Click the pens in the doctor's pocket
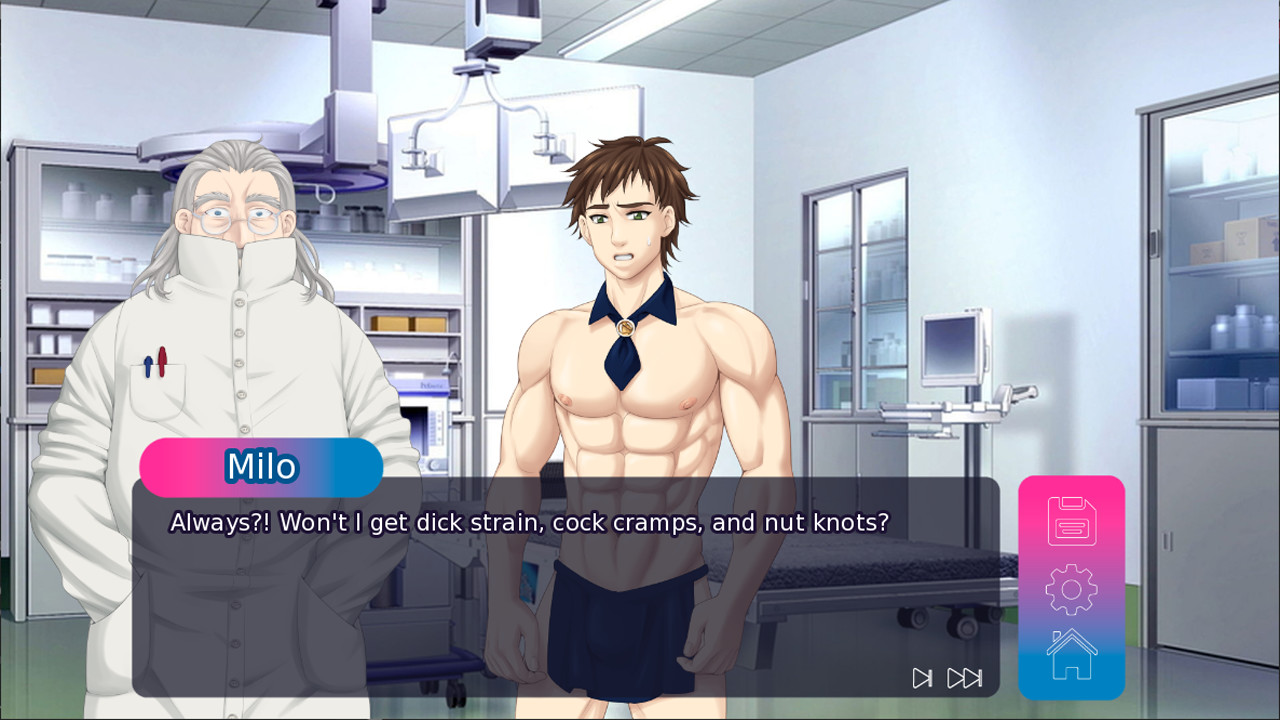The height and width of the screenshot is (720, 1280). tap(158, 362)
